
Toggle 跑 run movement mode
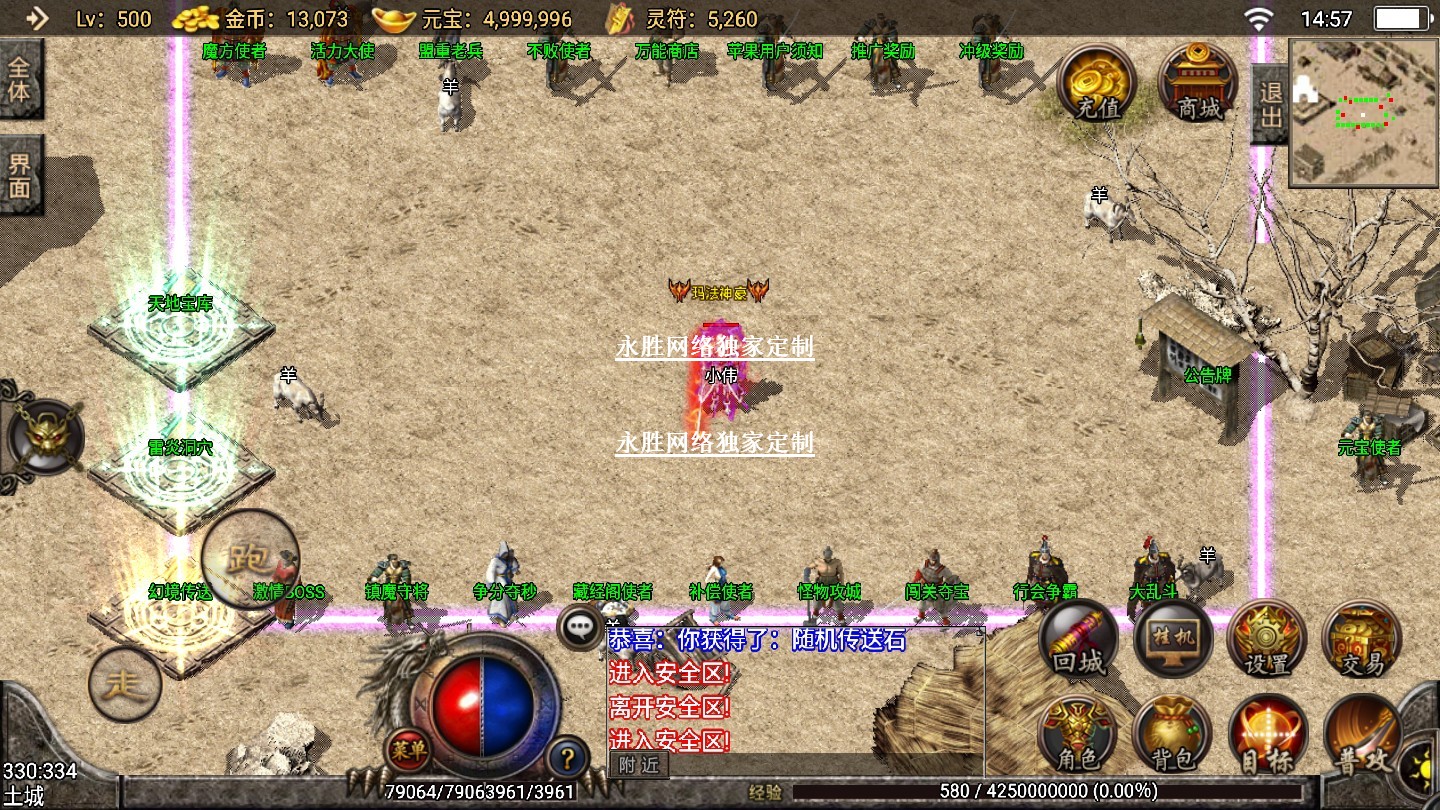pyautogui.click(x=249, y=557)
